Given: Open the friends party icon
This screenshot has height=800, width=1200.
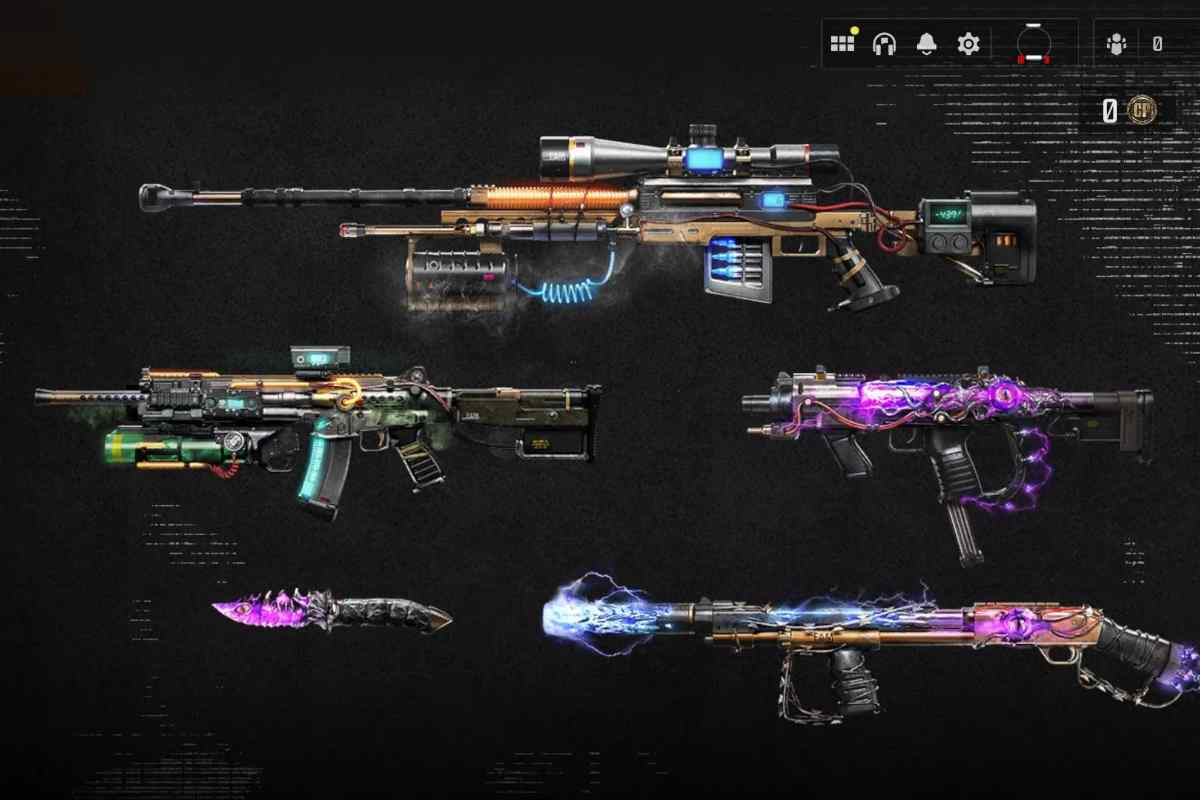Looking at the screenshot, I should [1116, 44].
